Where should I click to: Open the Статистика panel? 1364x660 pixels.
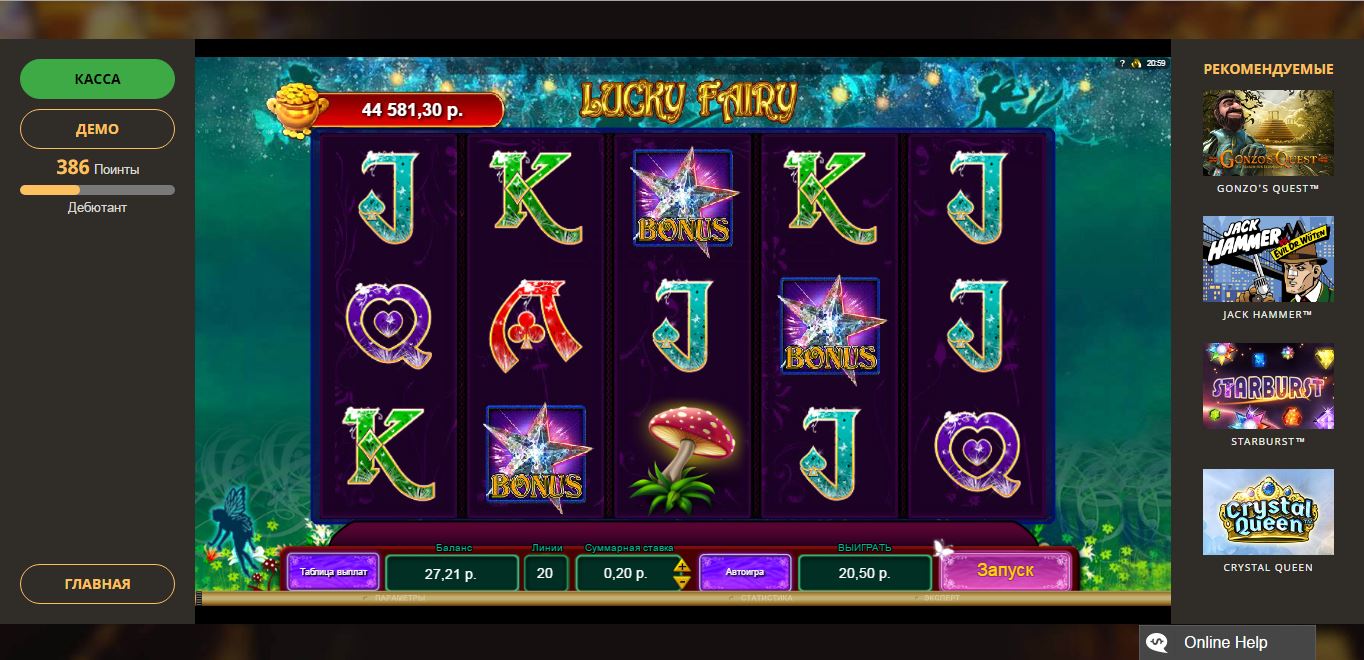click(766, 598)
